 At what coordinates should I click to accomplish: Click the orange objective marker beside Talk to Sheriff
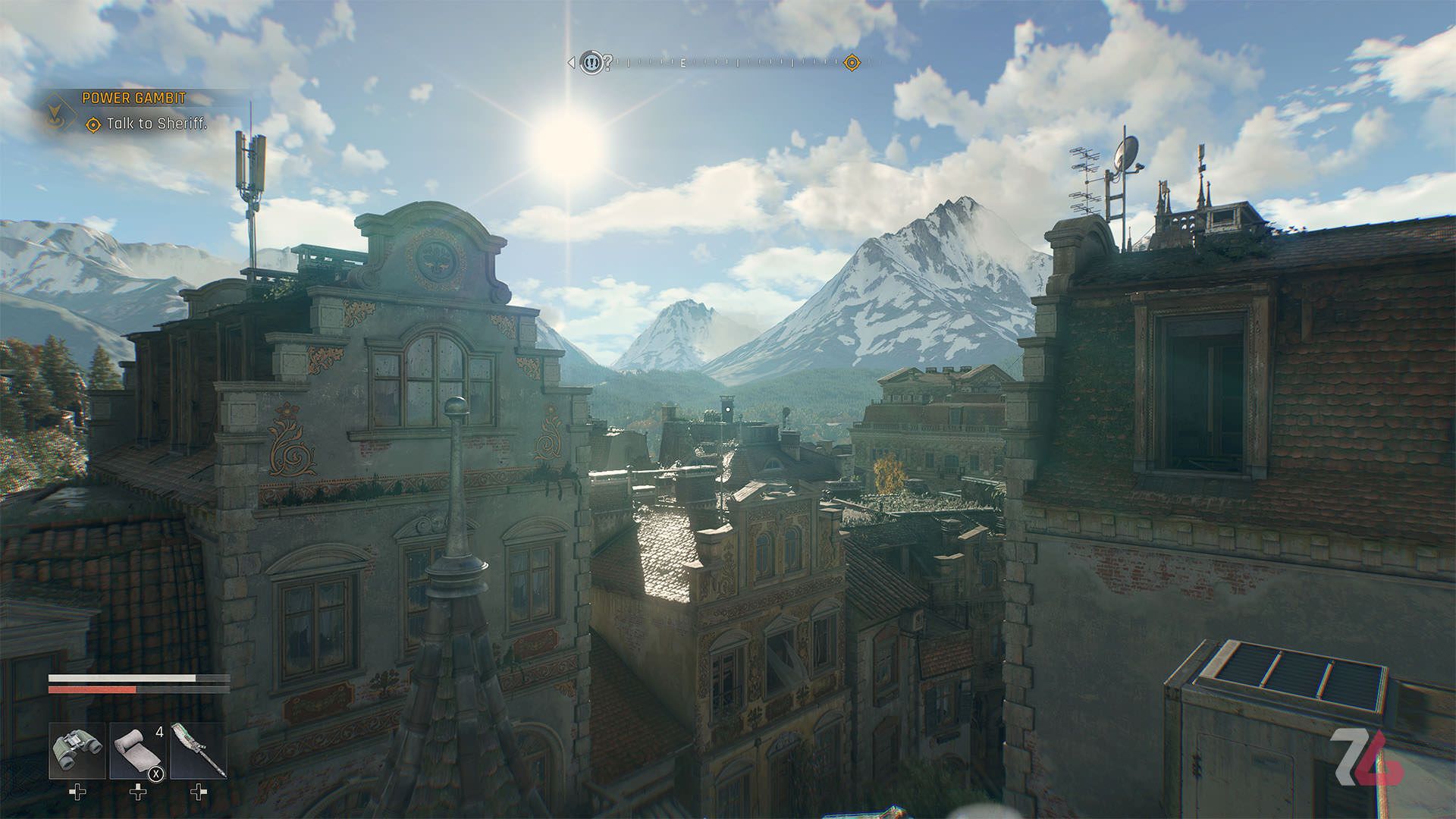pos(93,125)
